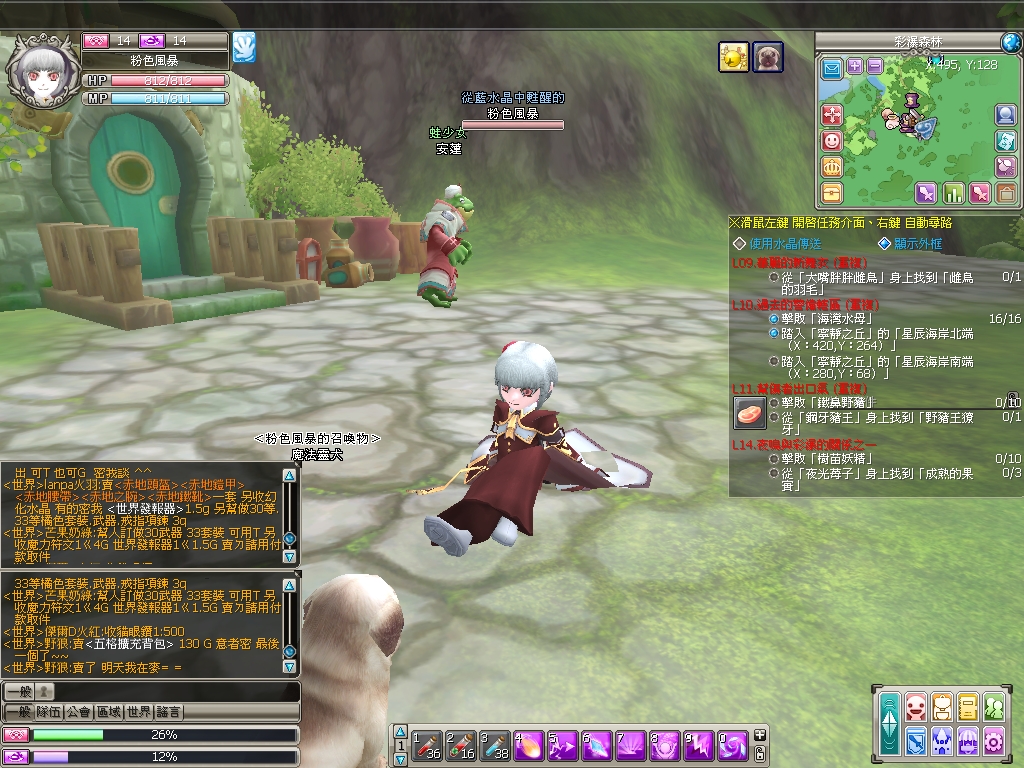
Task: Open the mail envelope on the minimap
Action: (x=831, y=69)
